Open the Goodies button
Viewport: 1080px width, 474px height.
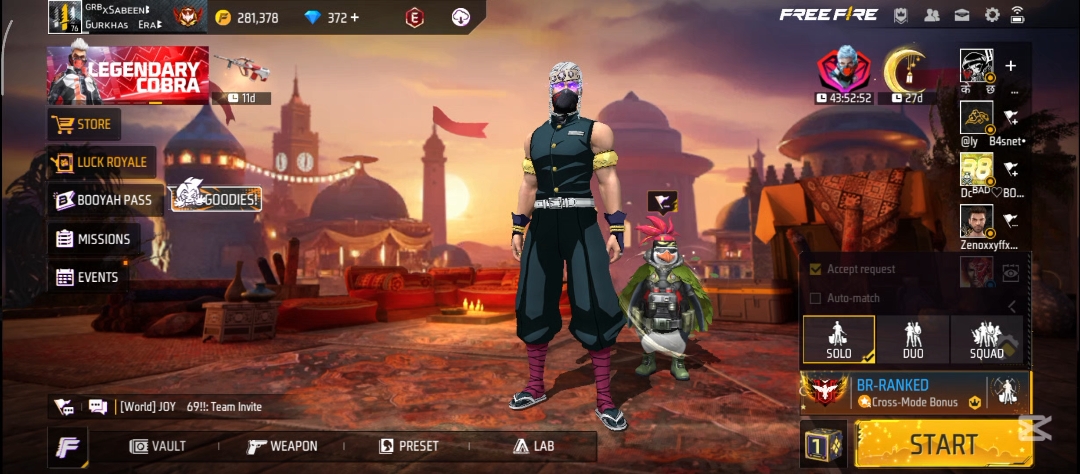coord(217,199)
